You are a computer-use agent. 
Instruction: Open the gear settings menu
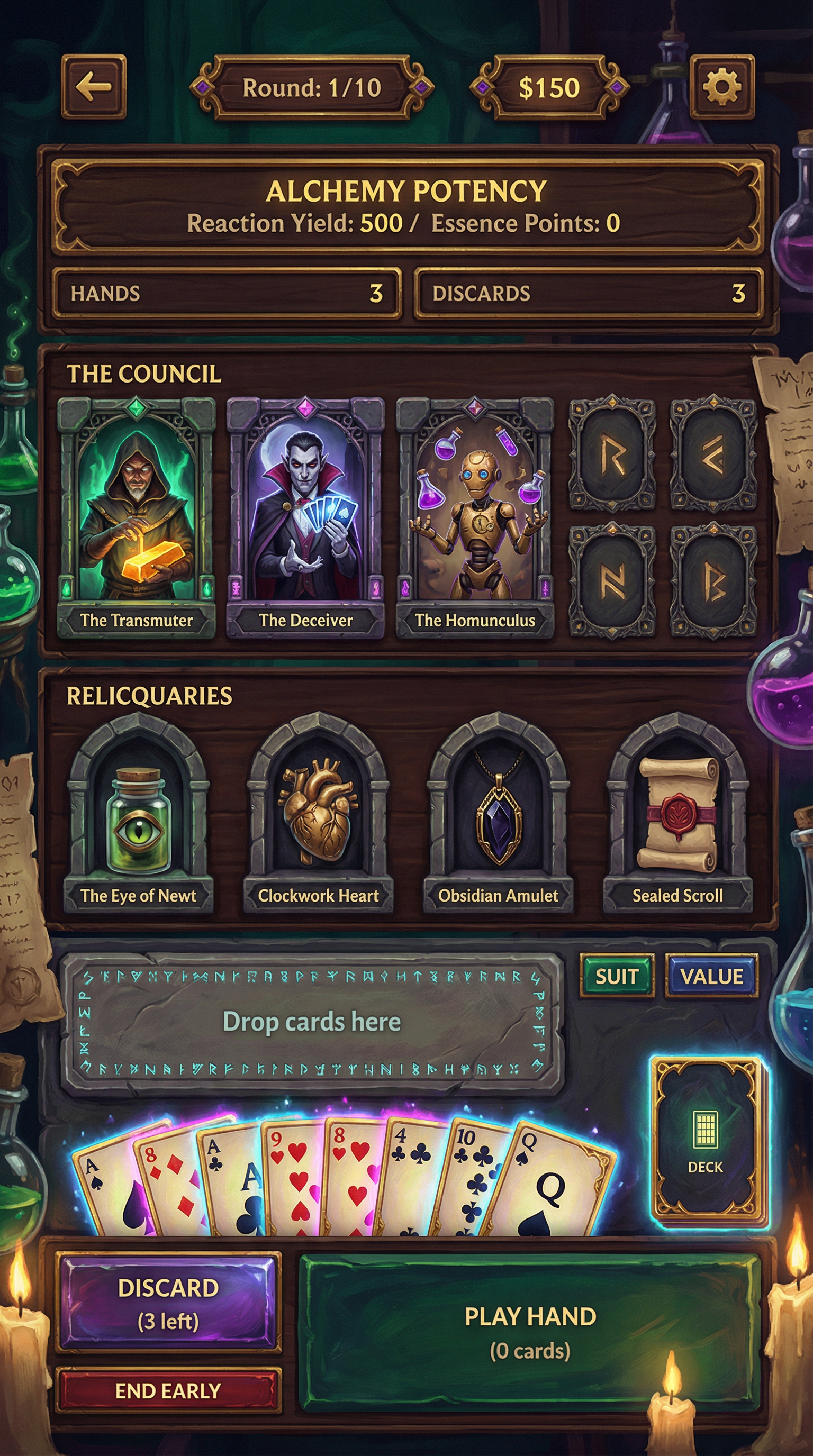(x=722, y=86)
